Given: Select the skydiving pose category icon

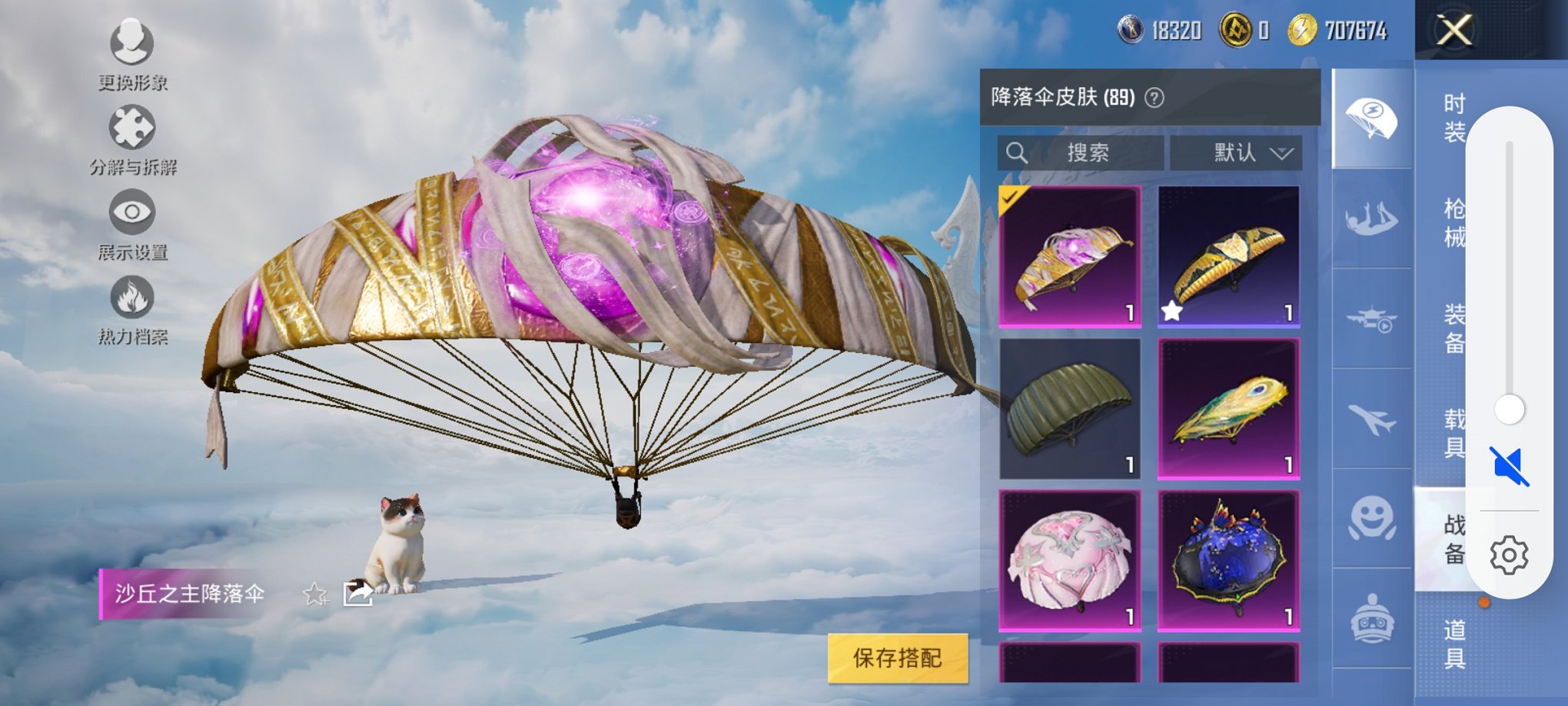Looking at the screenshot, I should [x=1373, y=221].
